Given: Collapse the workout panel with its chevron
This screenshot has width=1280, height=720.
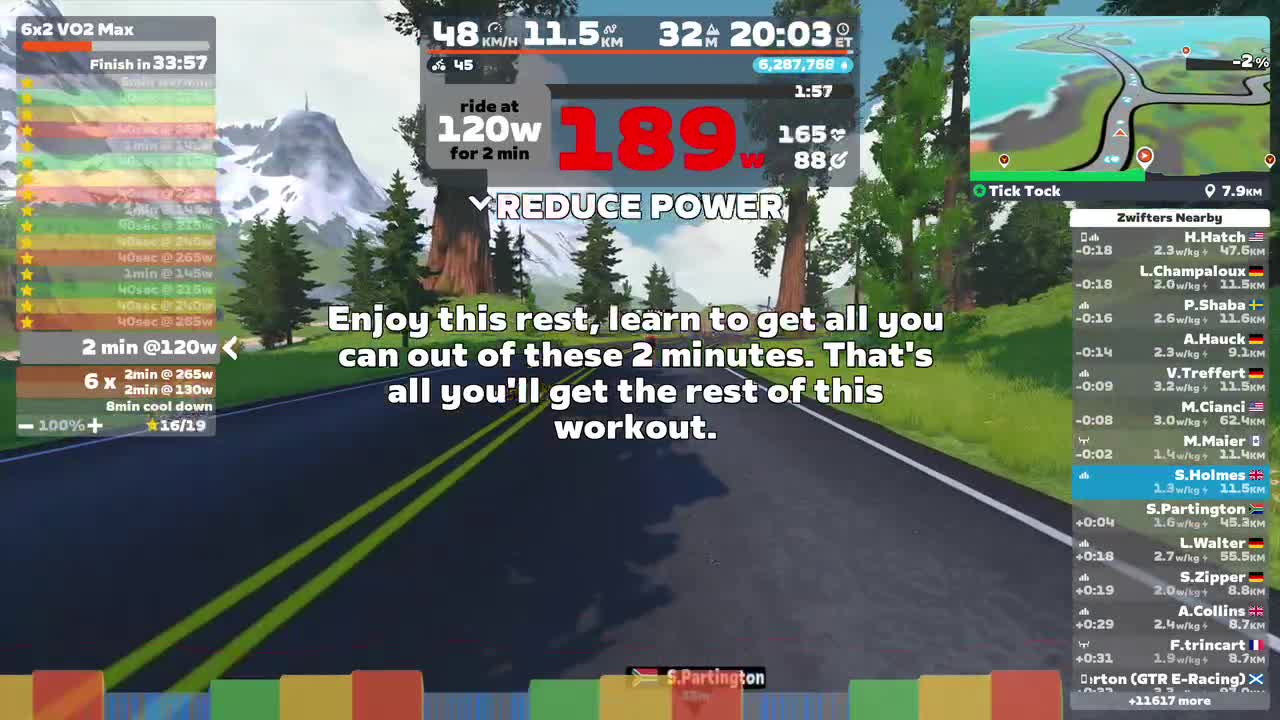Looking at the screenshot, I should 231,348.
